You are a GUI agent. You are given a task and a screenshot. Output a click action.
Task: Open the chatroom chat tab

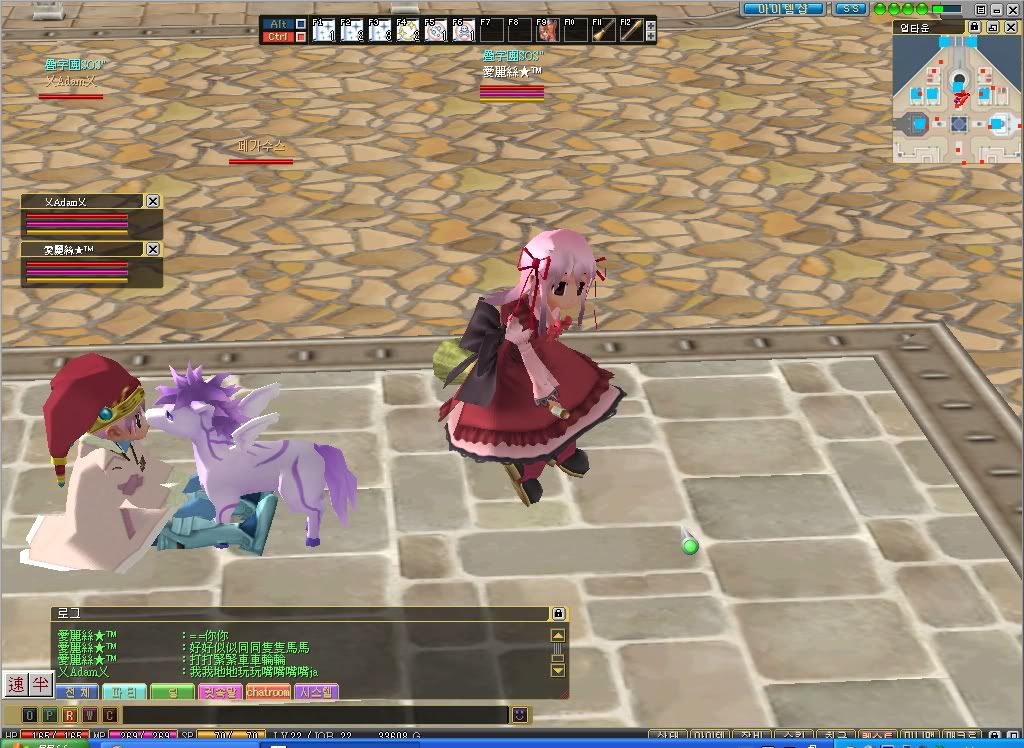point(268,692)
